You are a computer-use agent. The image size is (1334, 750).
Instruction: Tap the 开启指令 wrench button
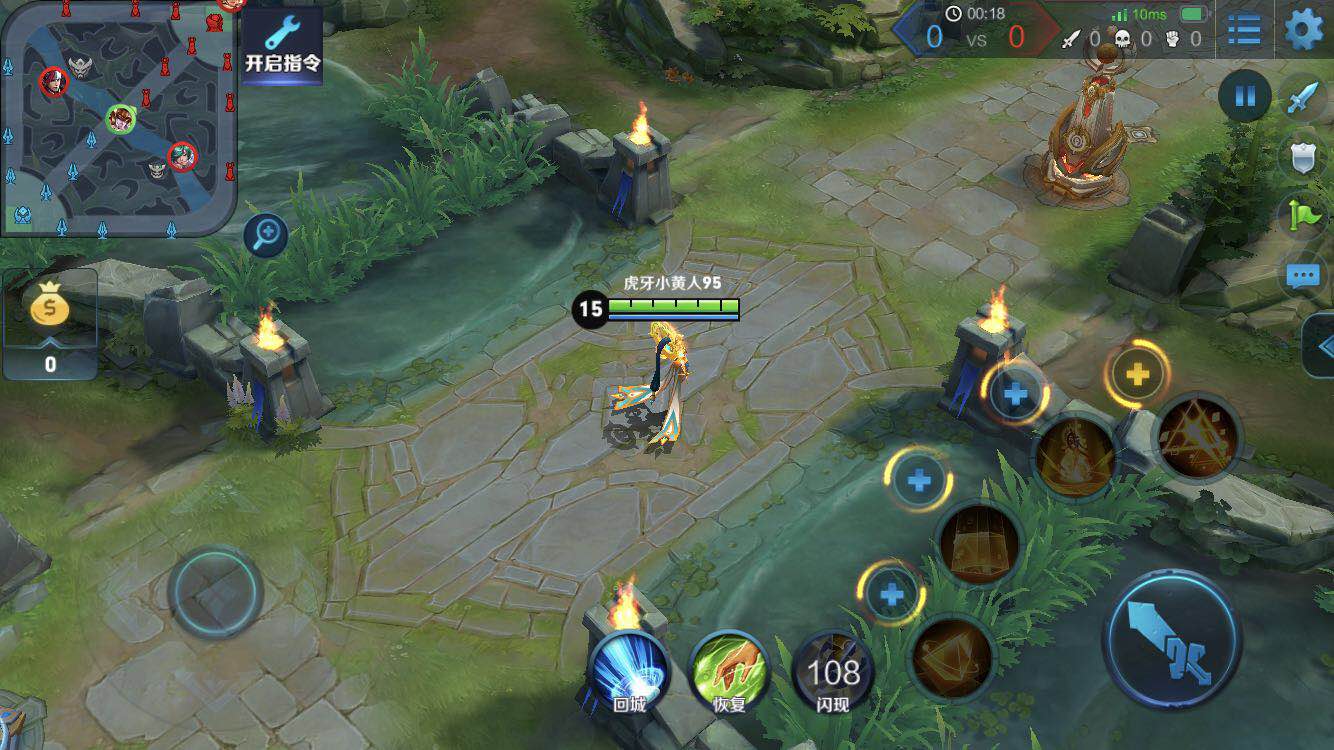click(283, 44)
